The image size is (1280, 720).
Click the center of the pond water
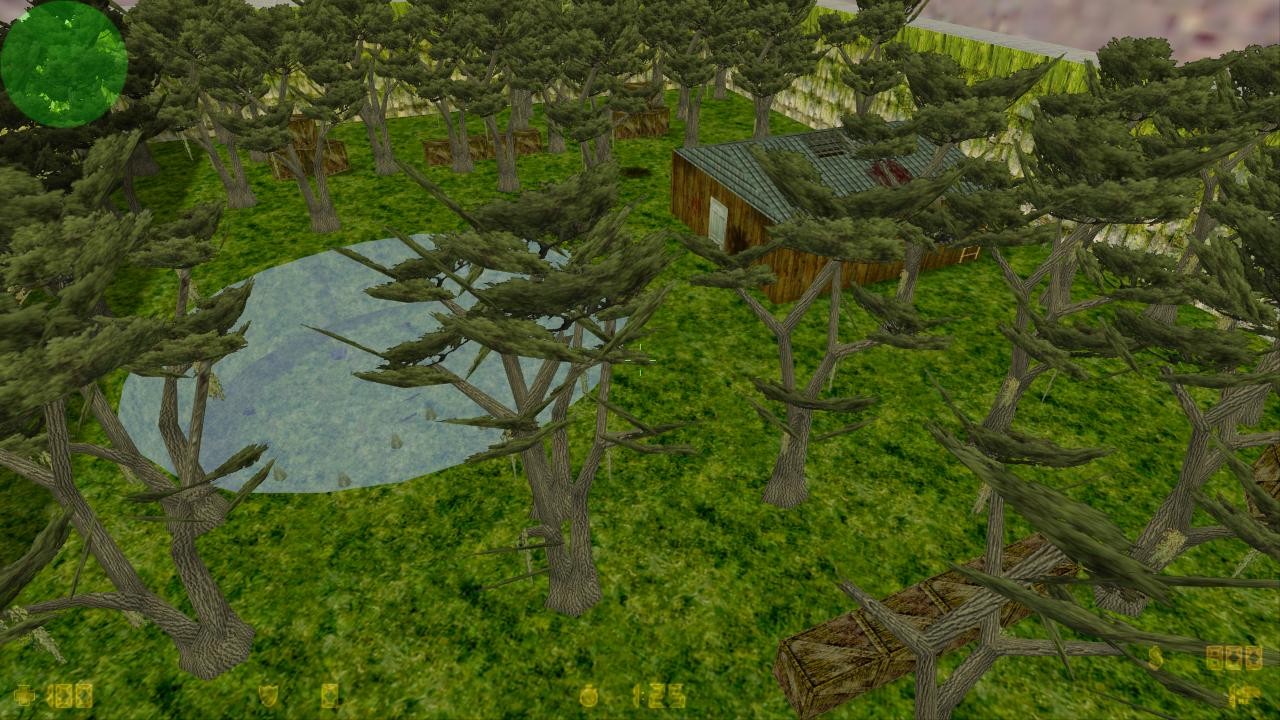coord(320,370)
